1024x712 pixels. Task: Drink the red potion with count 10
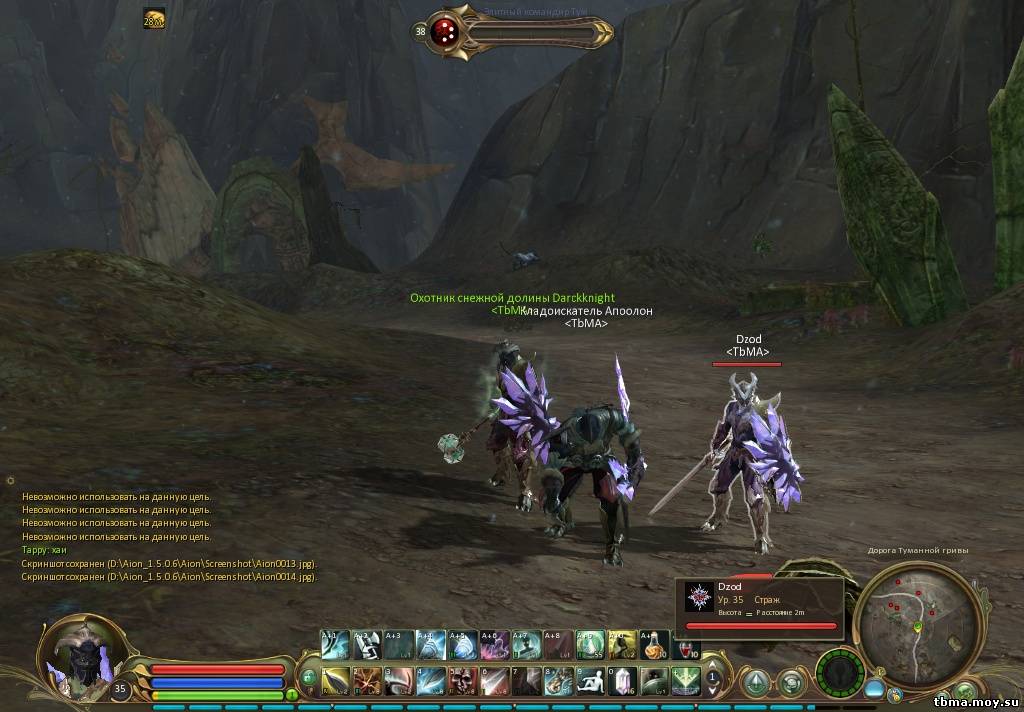point(687,645)
